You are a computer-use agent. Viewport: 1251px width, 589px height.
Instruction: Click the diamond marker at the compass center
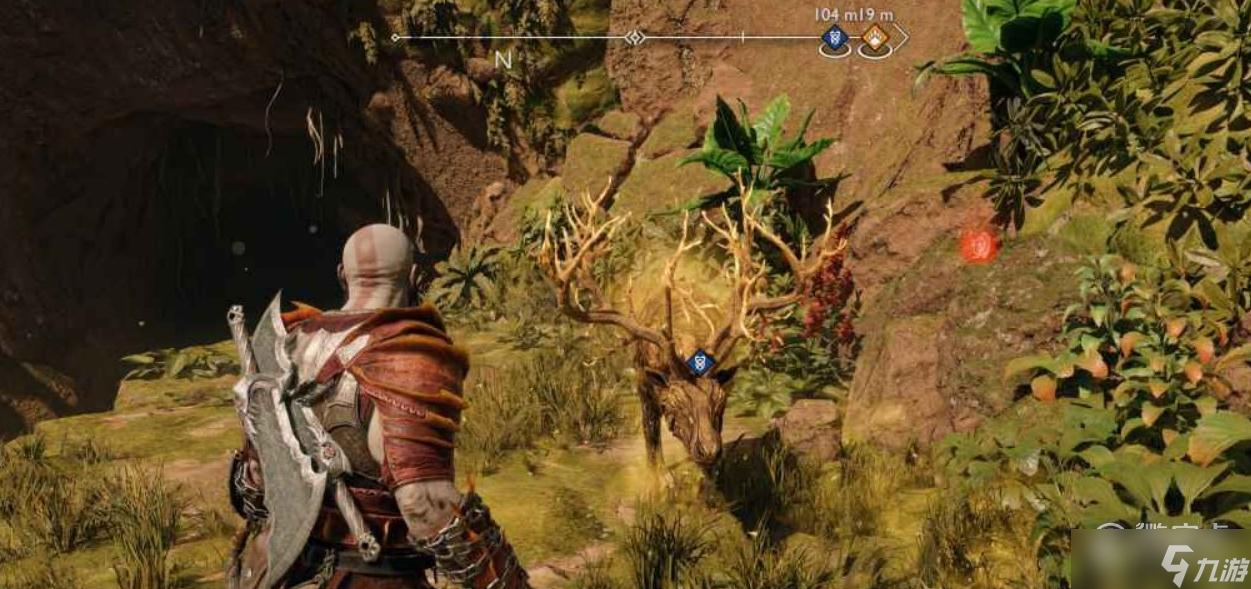633,38
